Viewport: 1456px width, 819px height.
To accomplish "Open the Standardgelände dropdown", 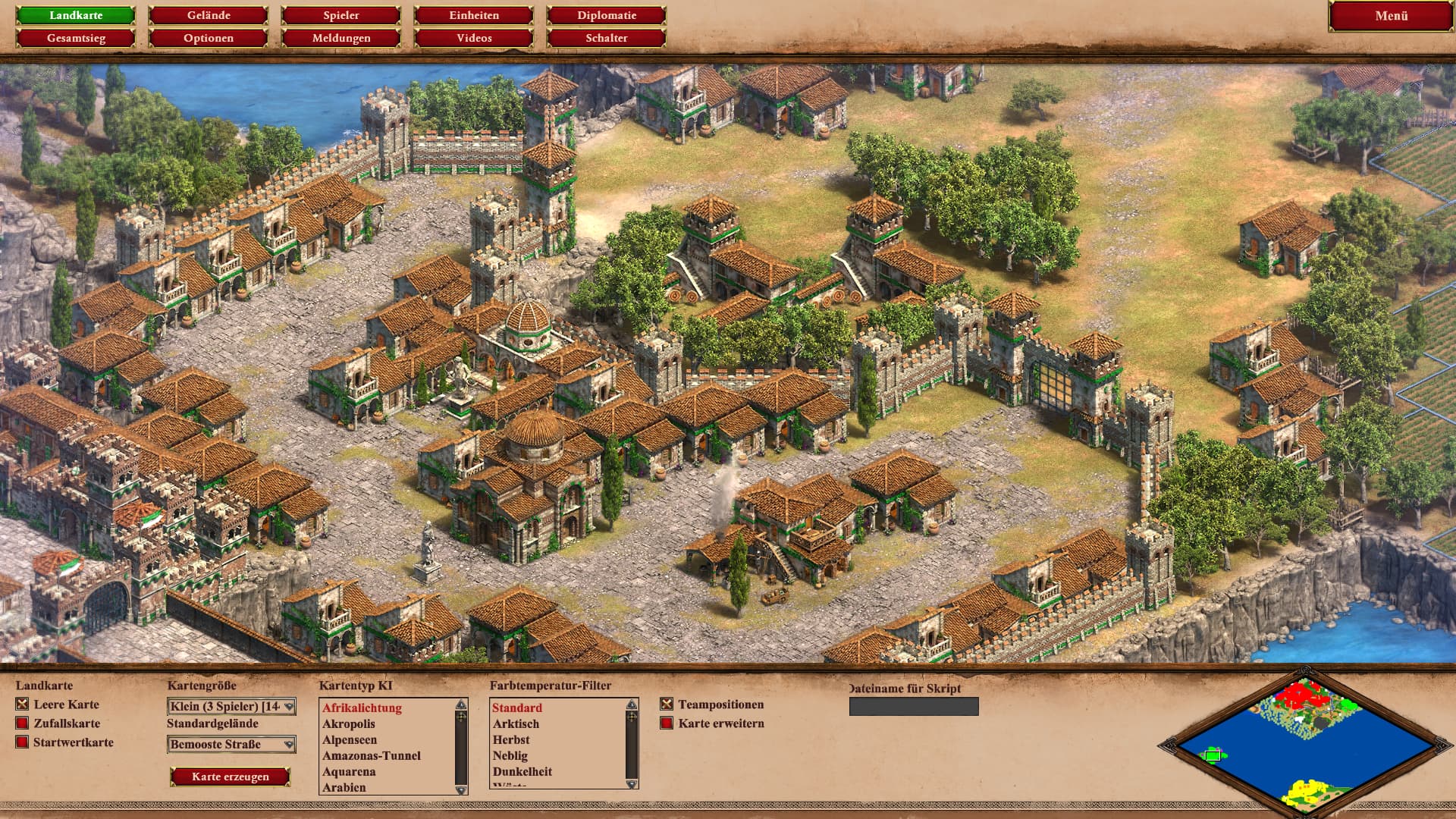I will 231,745.
